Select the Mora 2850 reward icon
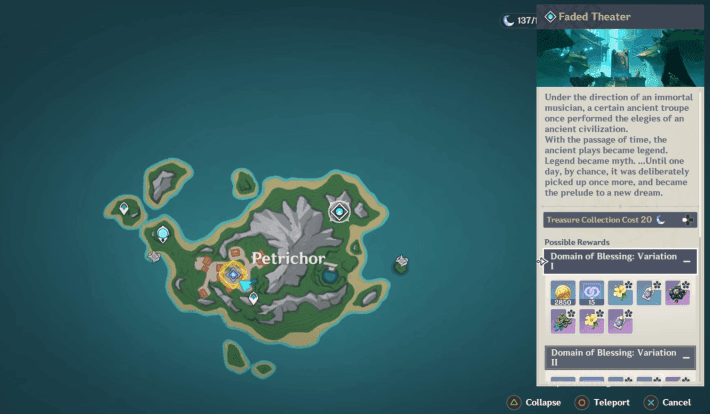This screenshot has width=710, height=414. pos(562,292)
